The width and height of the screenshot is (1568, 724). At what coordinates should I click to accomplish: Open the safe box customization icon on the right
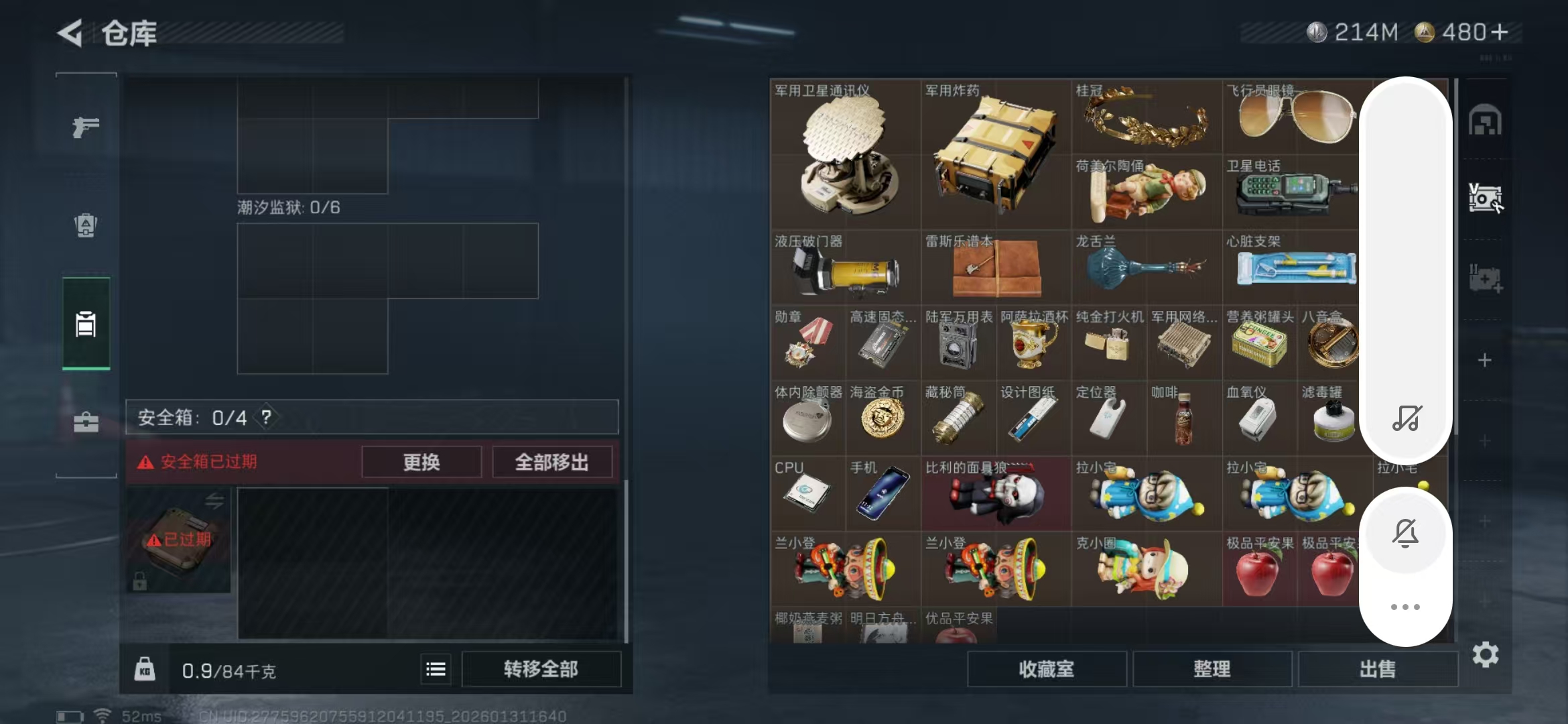click(1486, 199)
